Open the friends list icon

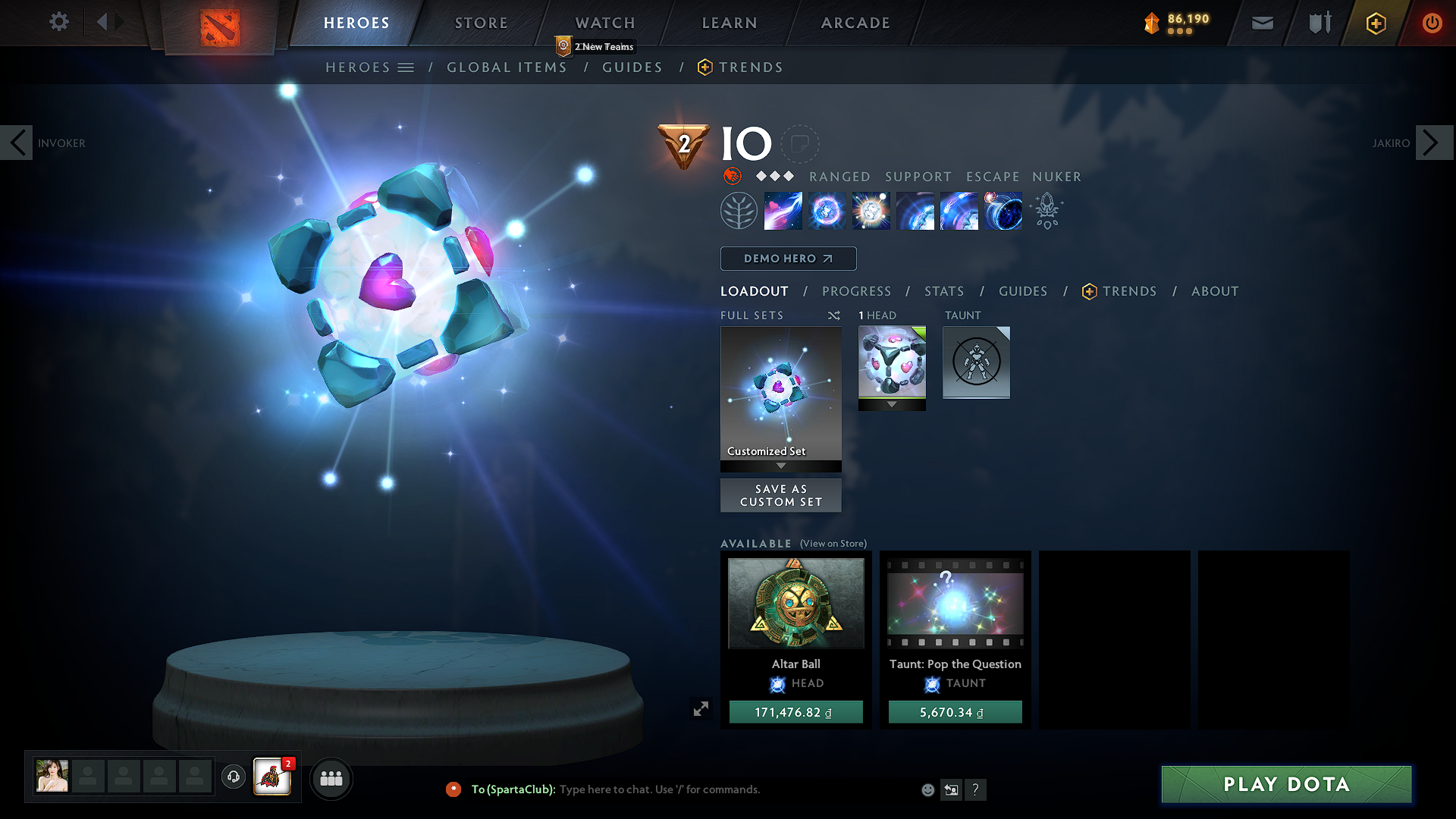pyautogui.click(x=331, y=778)
